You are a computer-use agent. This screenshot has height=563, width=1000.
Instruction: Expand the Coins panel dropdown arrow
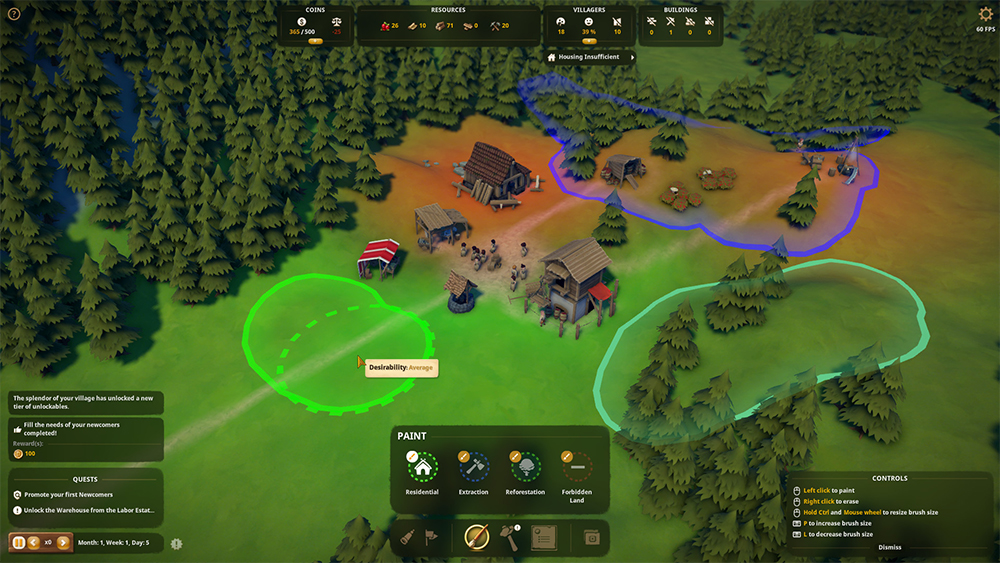315,41
